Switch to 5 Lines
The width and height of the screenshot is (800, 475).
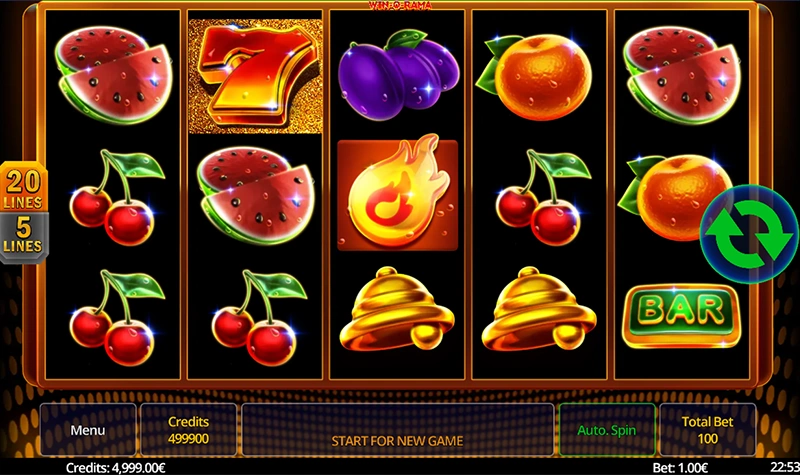[x=22, y=235]
